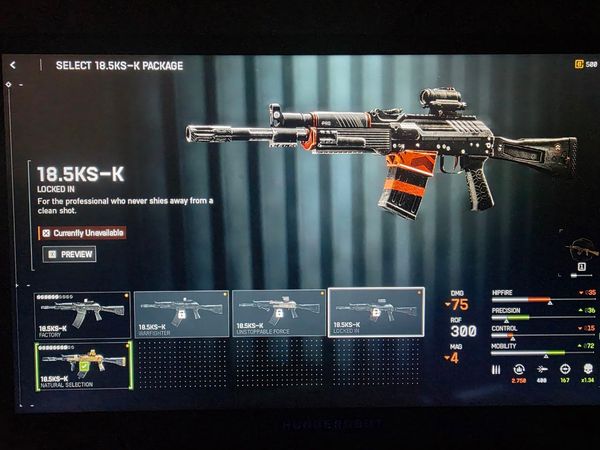Go back using the top-left arrow

(x=13, y=65)
